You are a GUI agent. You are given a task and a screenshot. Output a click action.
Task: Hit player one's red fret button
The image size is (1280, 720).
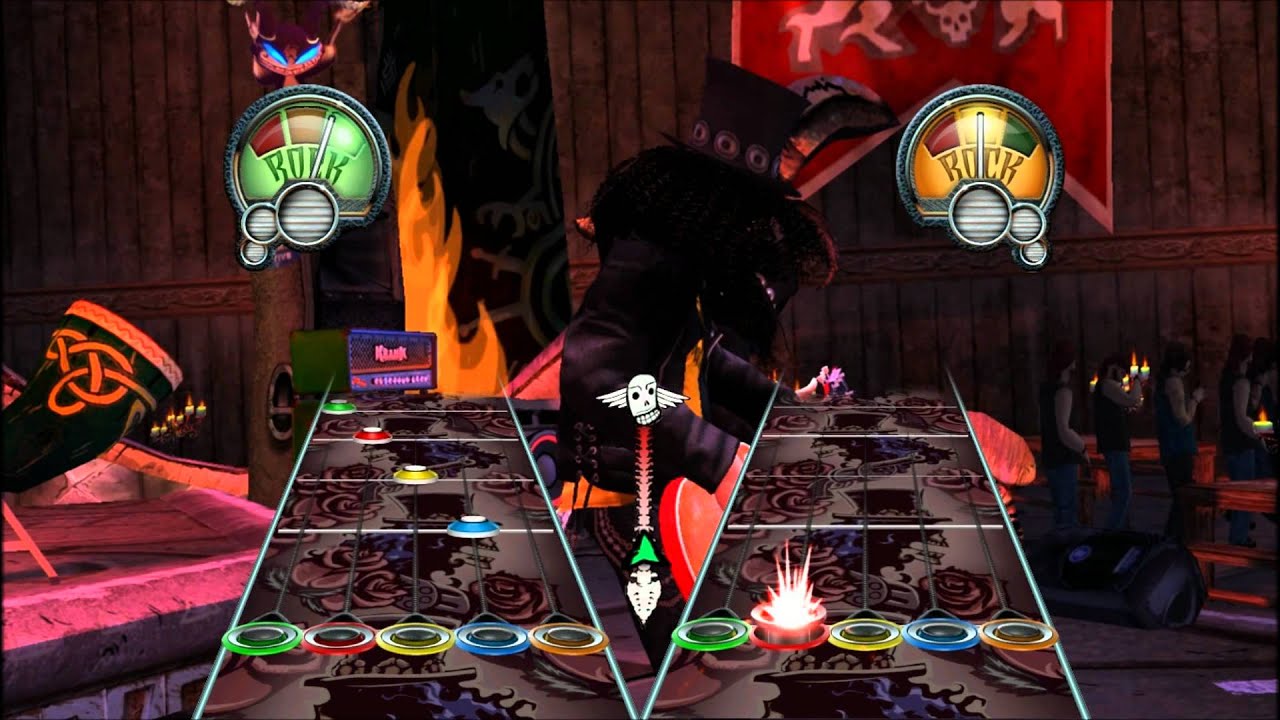click(x=339, y=637)
